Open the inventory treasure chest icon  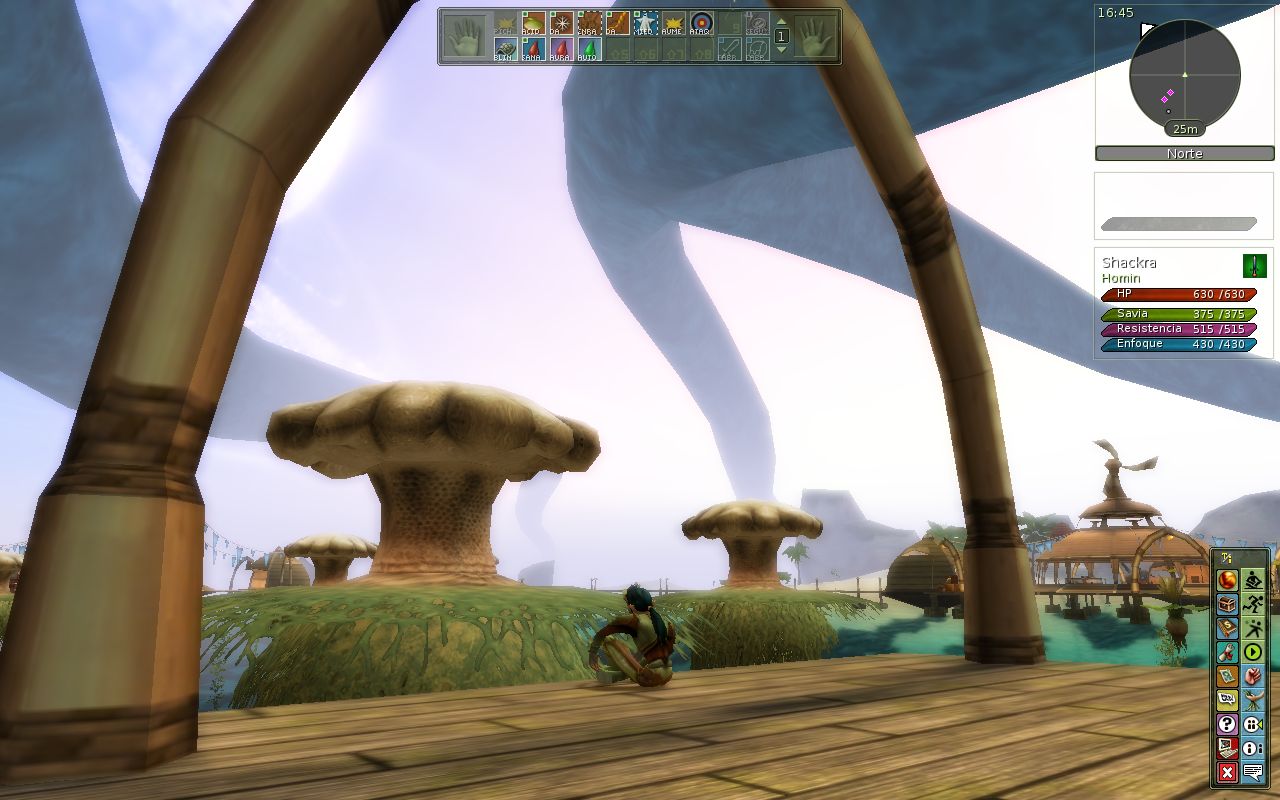(1227, 604)
